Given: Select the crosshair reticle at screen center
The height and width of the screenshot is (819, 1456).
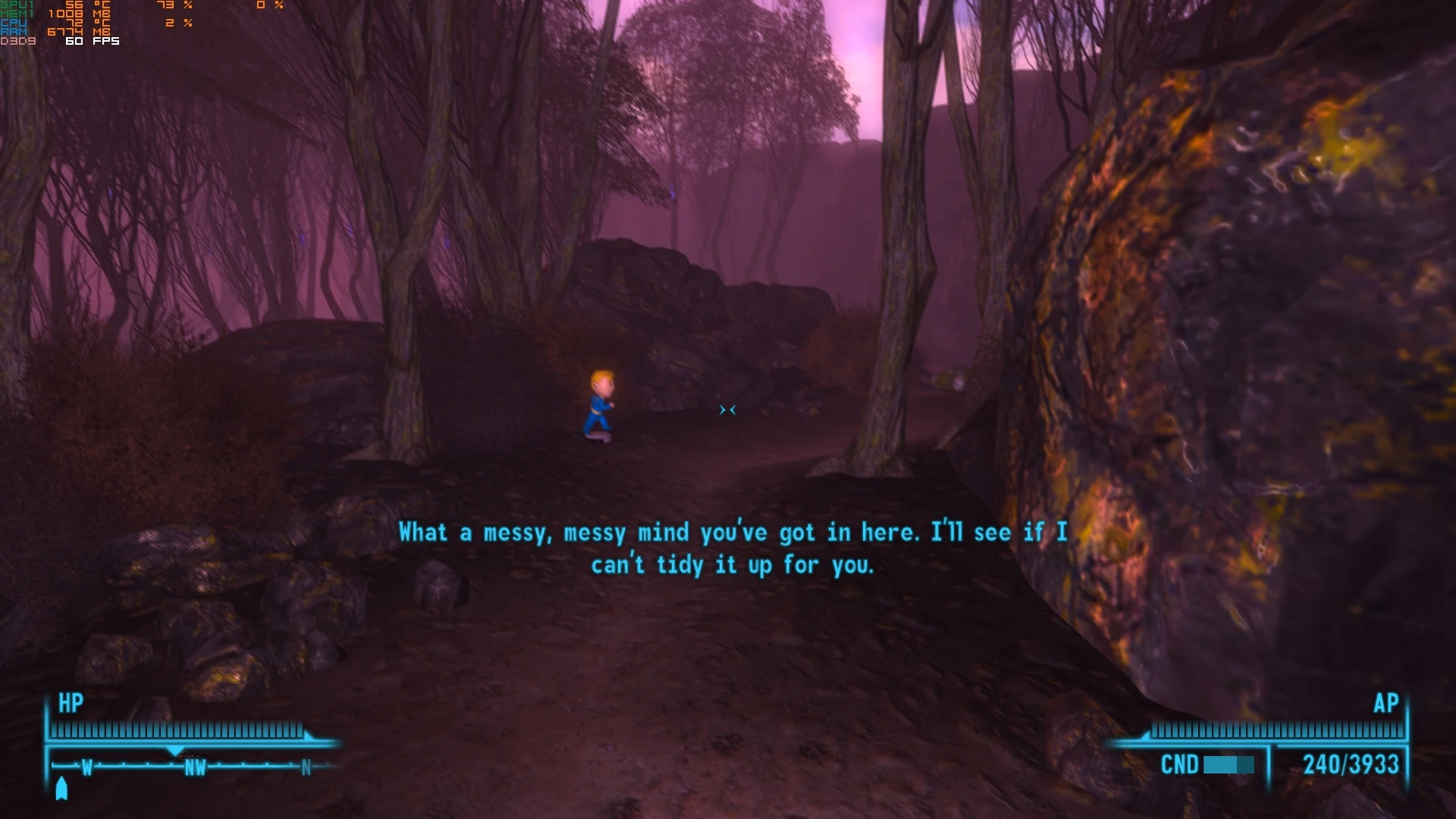Looking at the screenshot, I should (x=727, y=409).
